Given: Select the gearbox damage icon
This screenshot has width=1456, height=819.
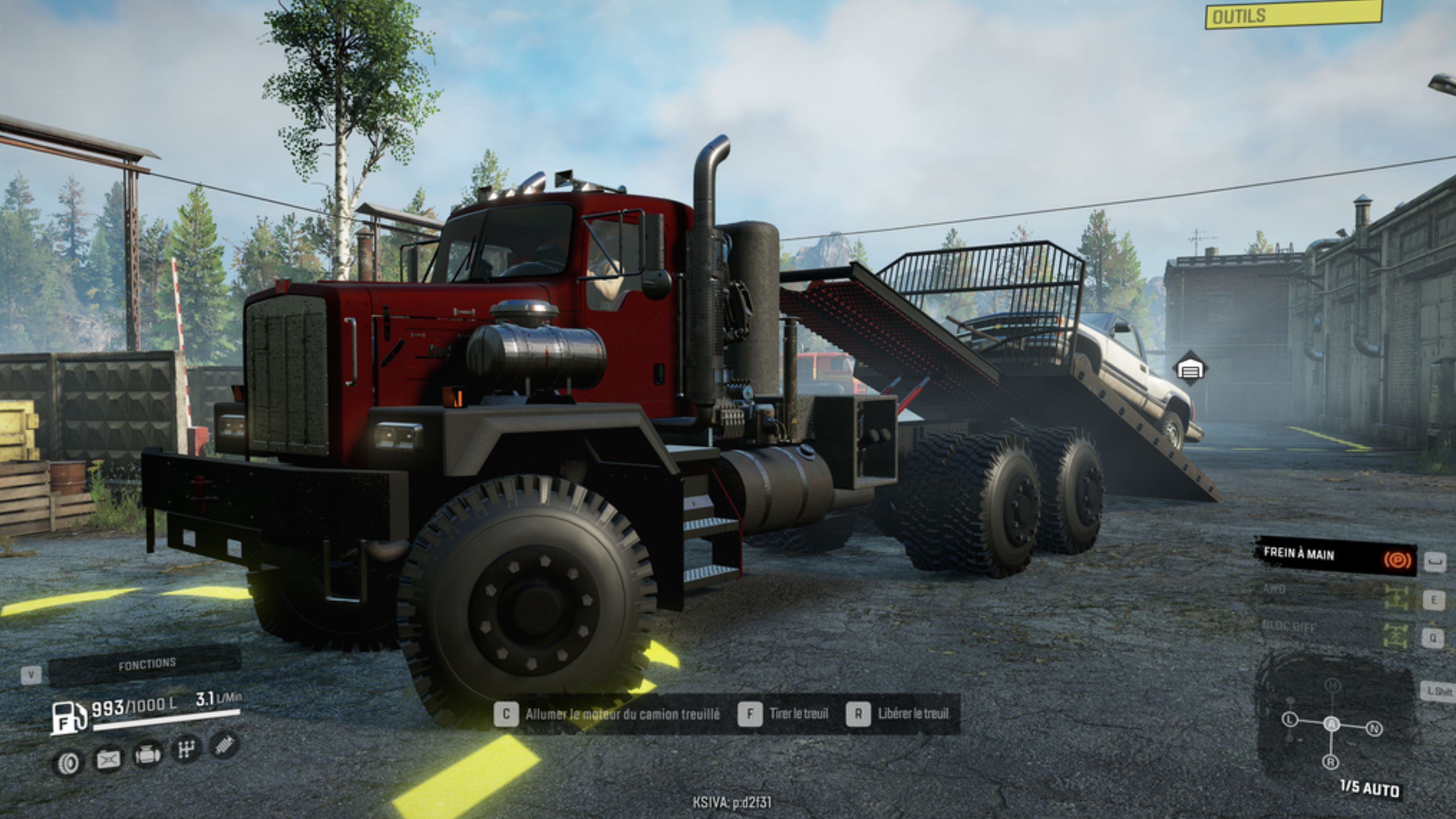Looking at the screenshot, I should click(x=186, y=750).
